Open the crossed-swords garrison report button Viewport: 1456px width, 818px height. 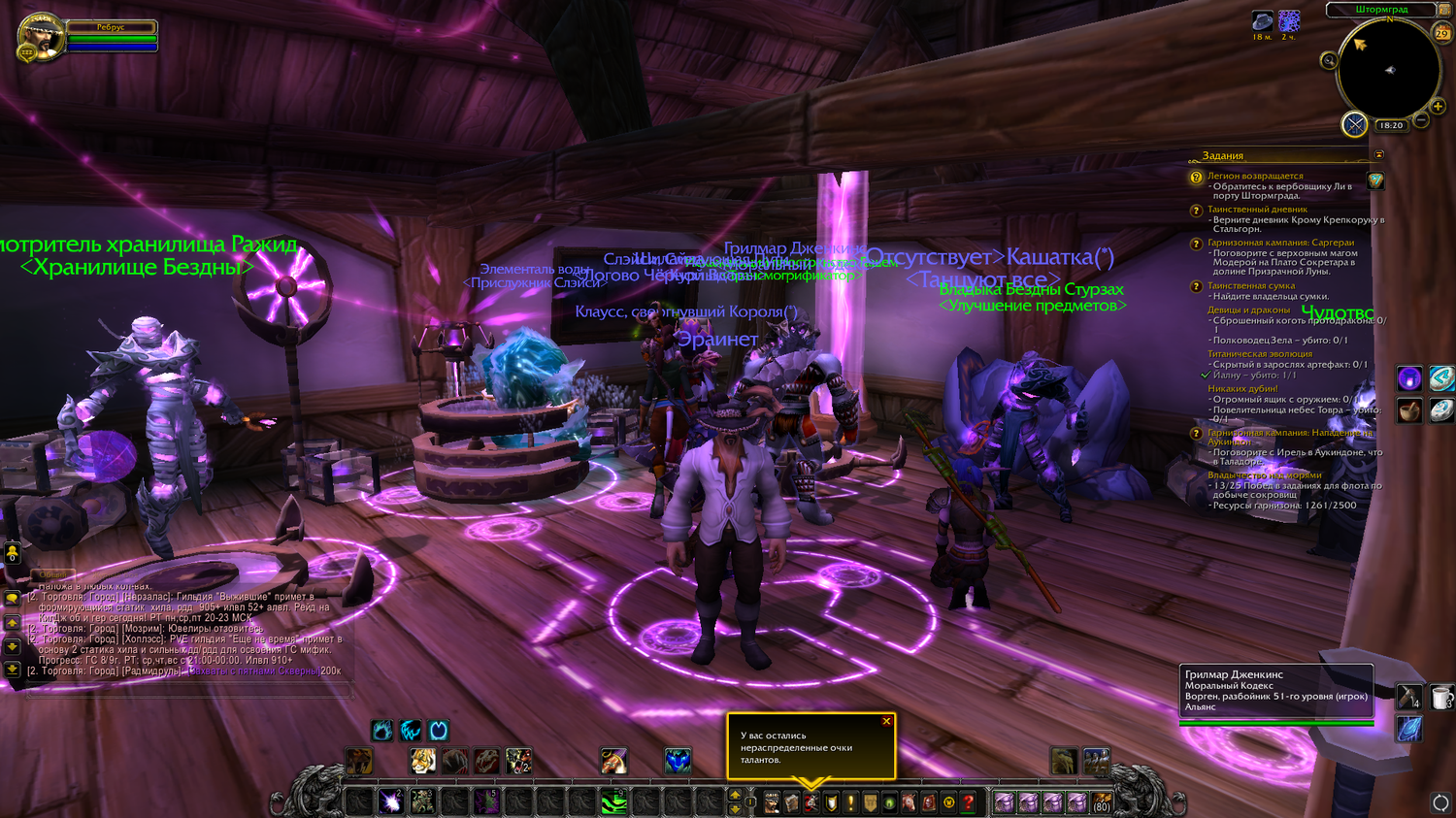point(1354,124)
